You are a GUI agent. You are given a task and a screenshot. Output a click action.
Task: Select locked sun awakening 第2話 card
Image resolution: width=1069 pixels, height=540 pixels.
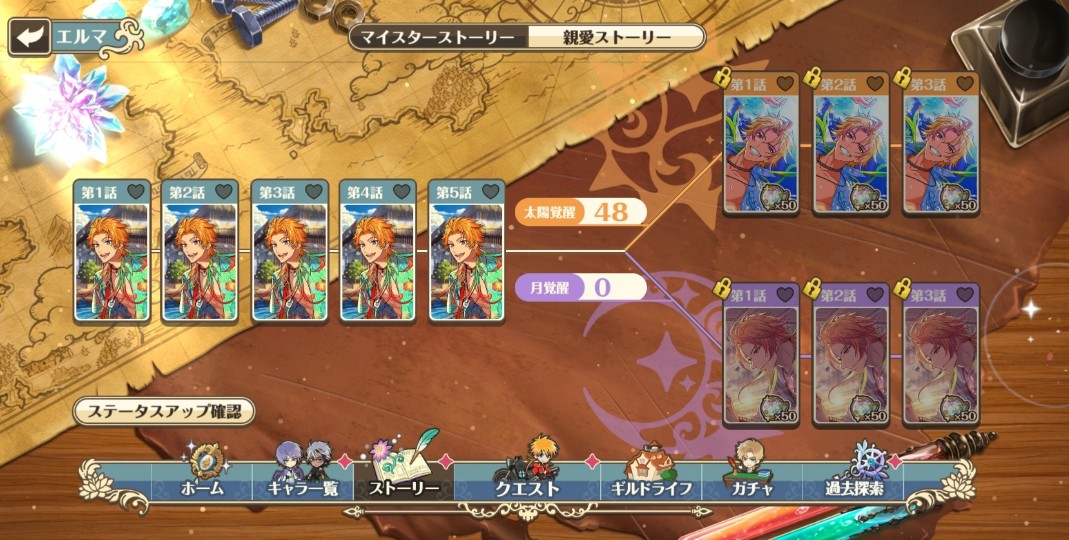(851, 143)
